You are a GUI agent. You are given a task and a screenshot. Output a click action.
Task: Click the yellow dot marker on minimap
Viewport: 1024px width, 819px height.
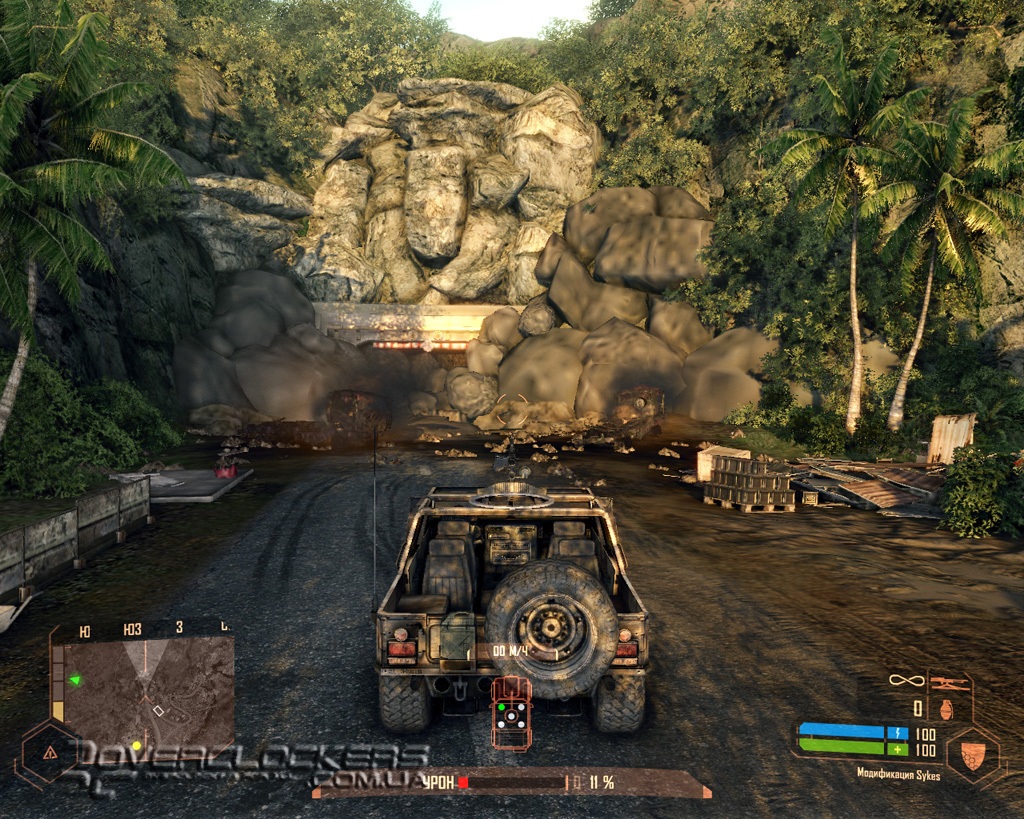136,745
